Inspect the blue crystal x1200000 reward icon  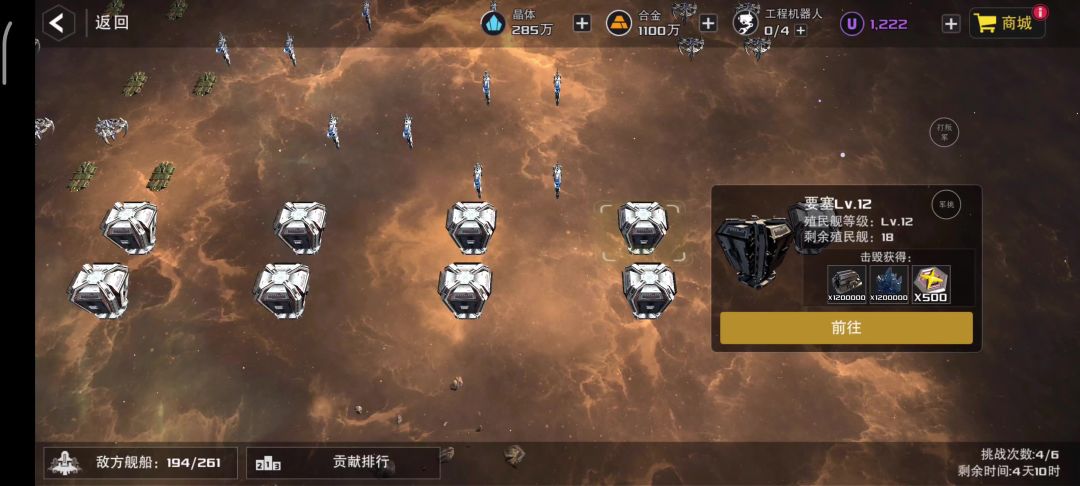click(889, 284)
